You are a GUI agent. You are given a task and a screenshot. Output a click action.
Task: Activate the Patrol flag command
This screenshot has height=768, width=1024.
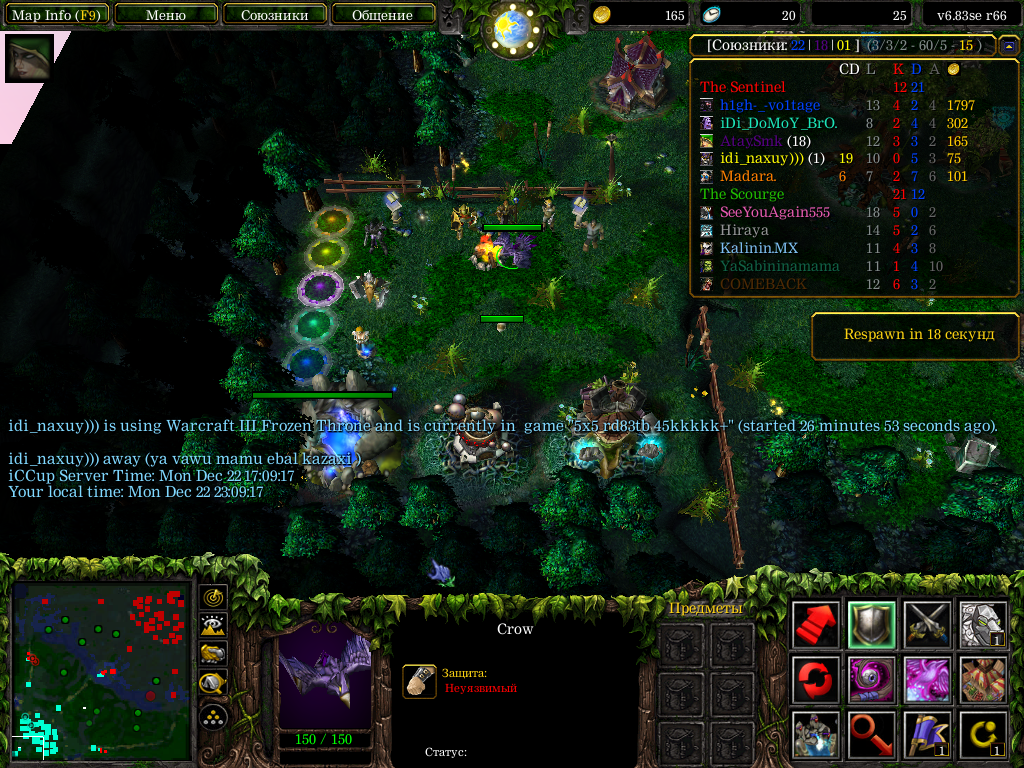[927, 735]
